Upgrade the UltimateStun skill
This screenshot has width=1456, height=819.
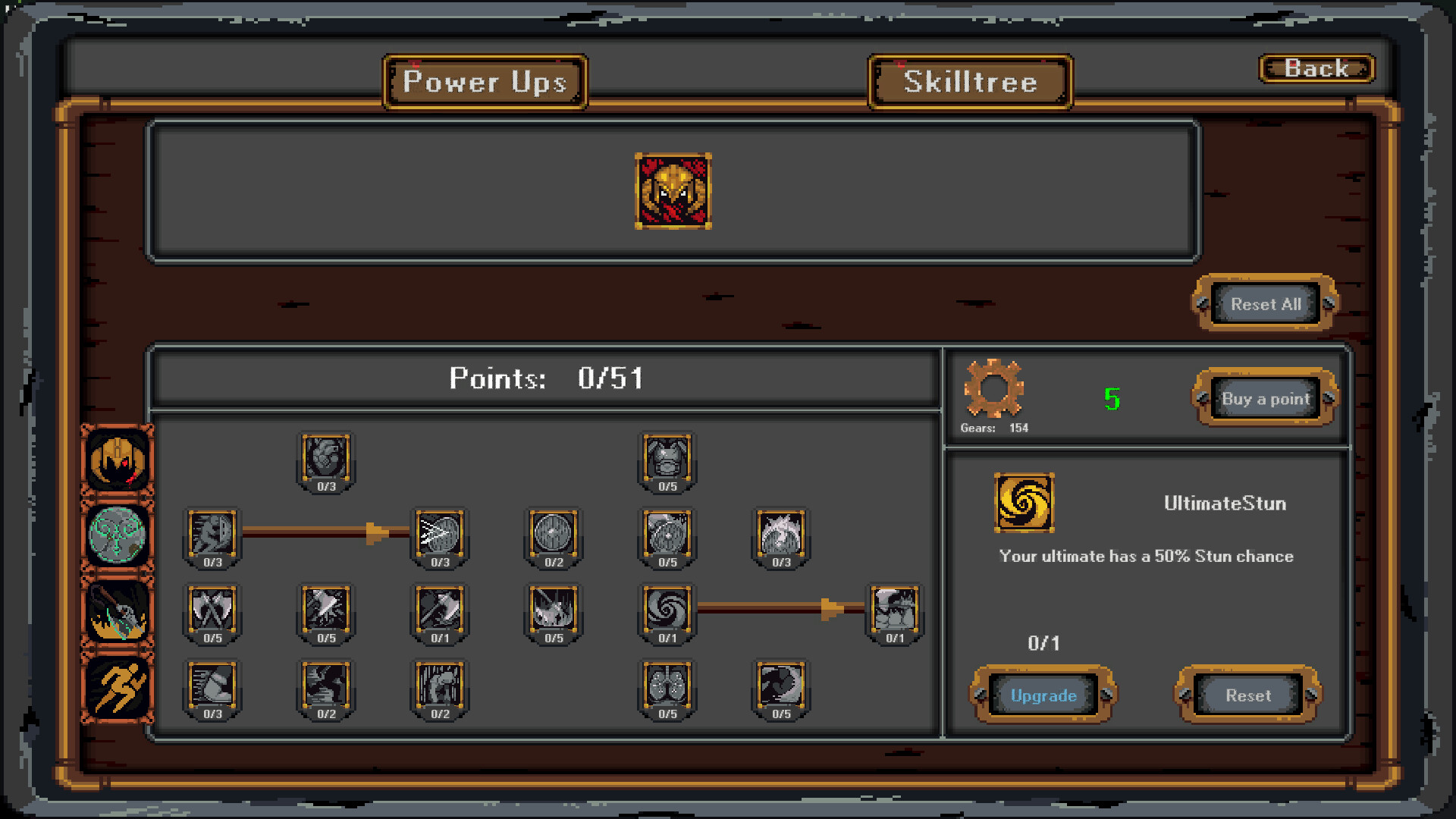click(x=1043, y=695)
